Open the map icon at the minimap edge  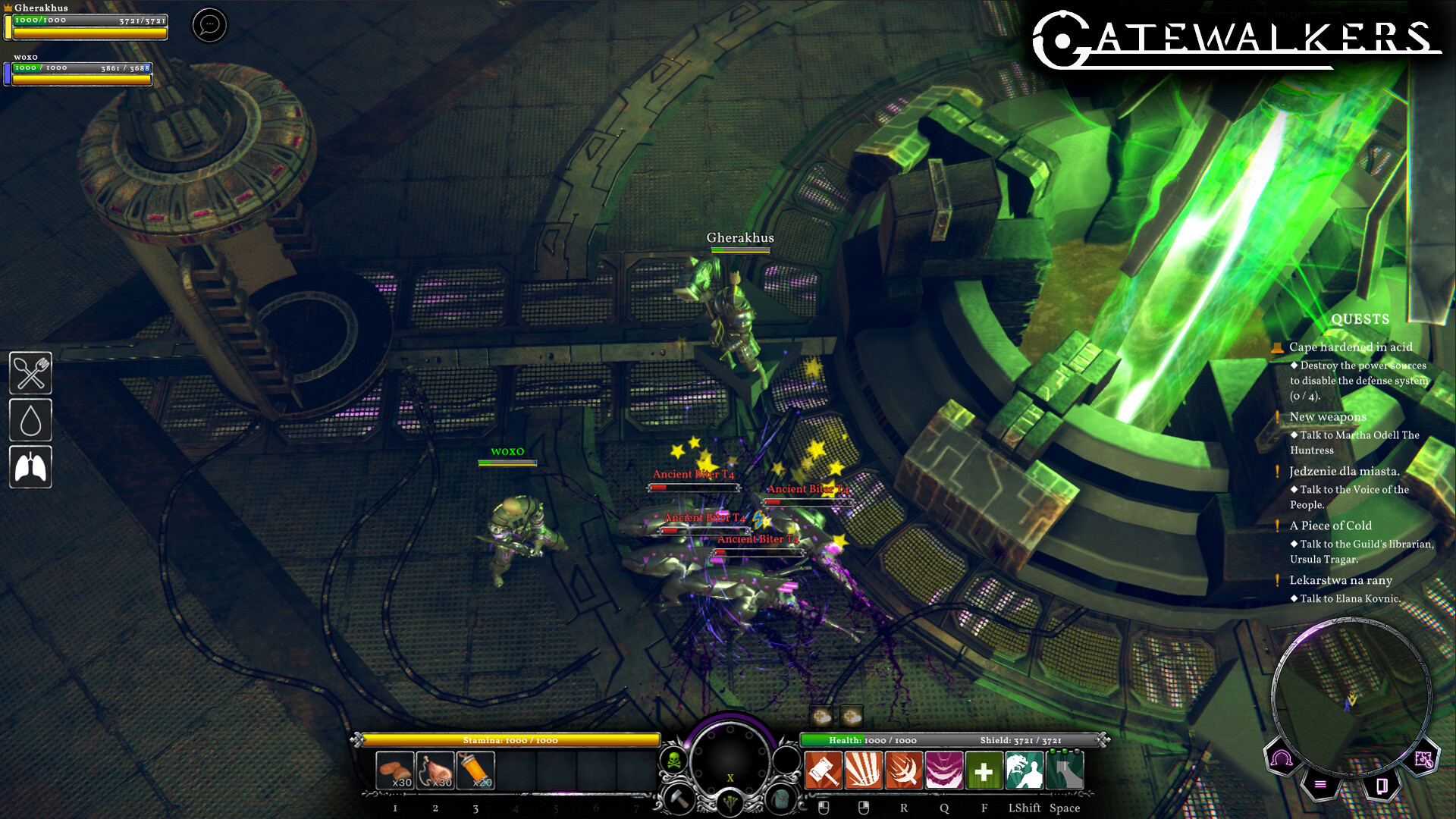point(1423,759)
